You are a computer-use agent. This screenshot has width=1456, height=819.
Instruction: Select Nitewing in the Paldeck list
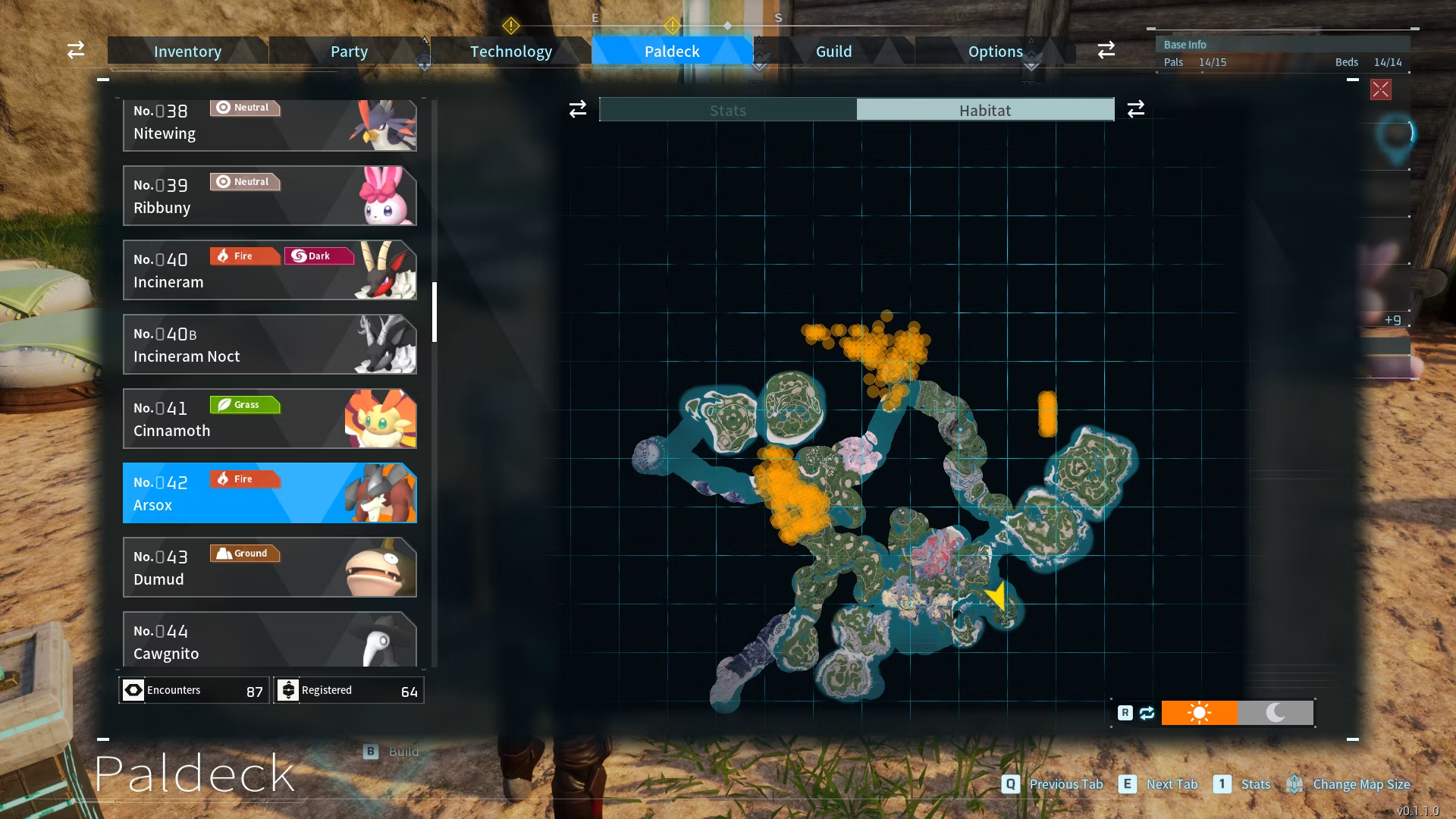click(269, 125)
